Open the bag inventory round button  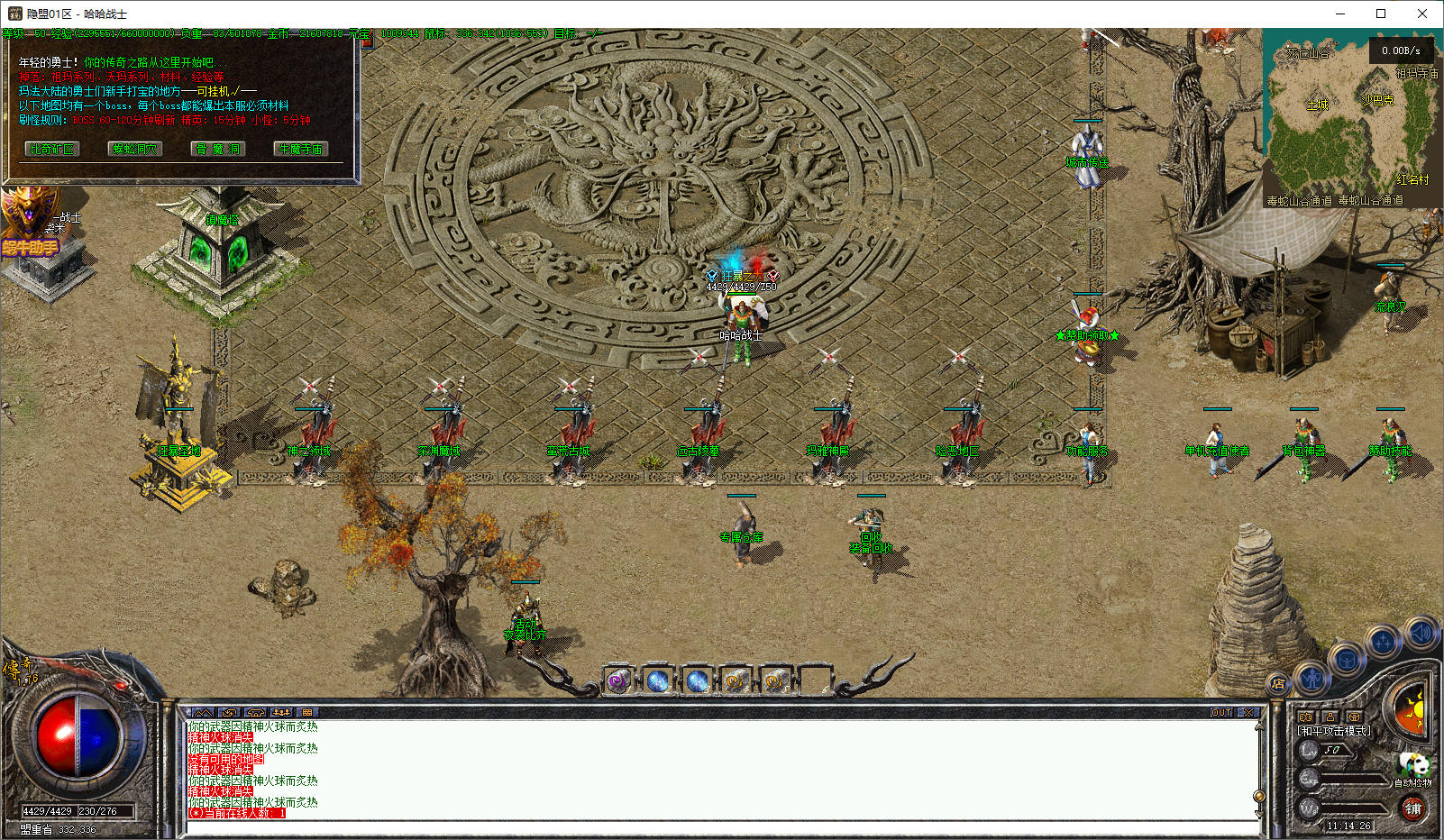point(1347,660)
